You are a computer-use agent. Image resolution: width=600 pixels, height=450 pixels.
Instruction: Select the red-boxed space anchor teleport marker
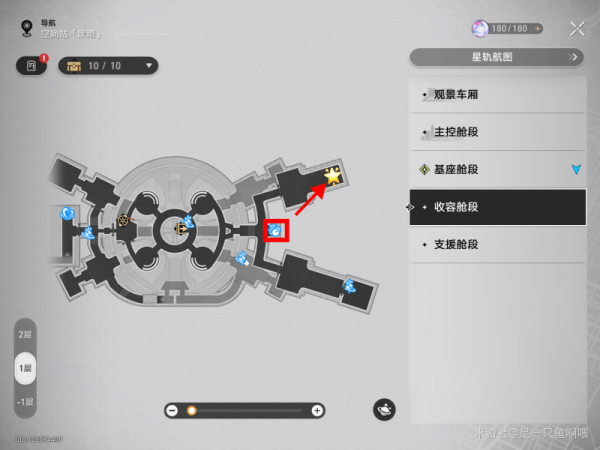(x=274, y=231)
